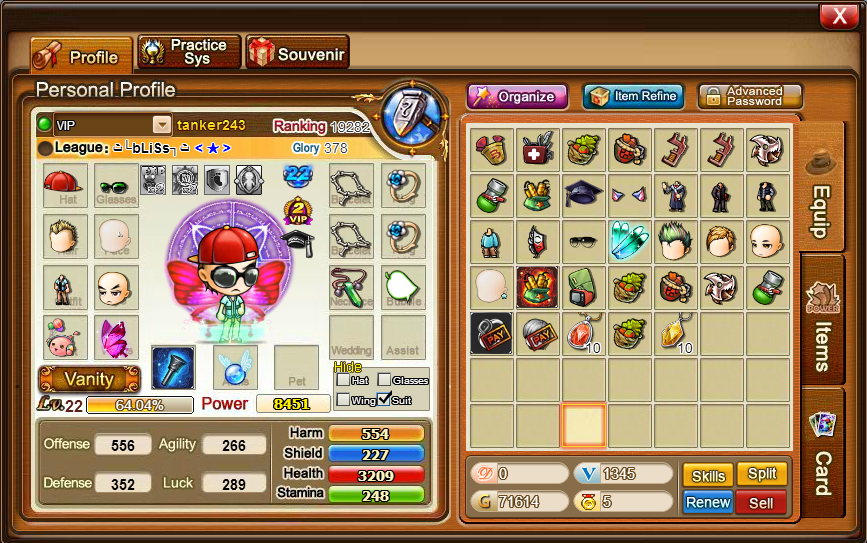
Task: Click the Renew button
Action: (x=708, y=502)
